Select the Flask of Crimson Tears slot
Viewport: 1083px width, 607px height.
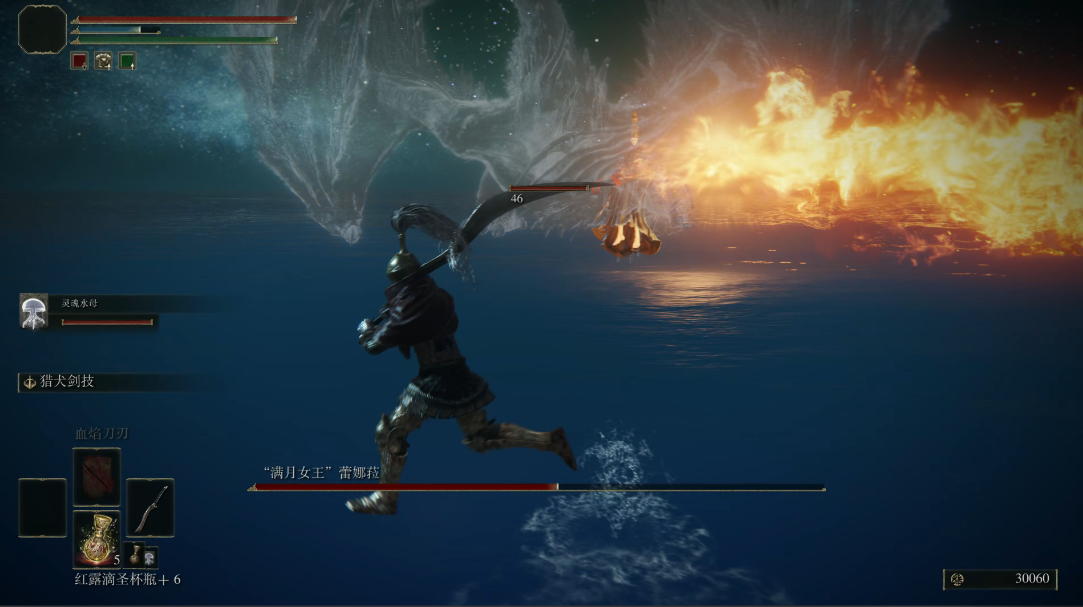pos(96,538)
